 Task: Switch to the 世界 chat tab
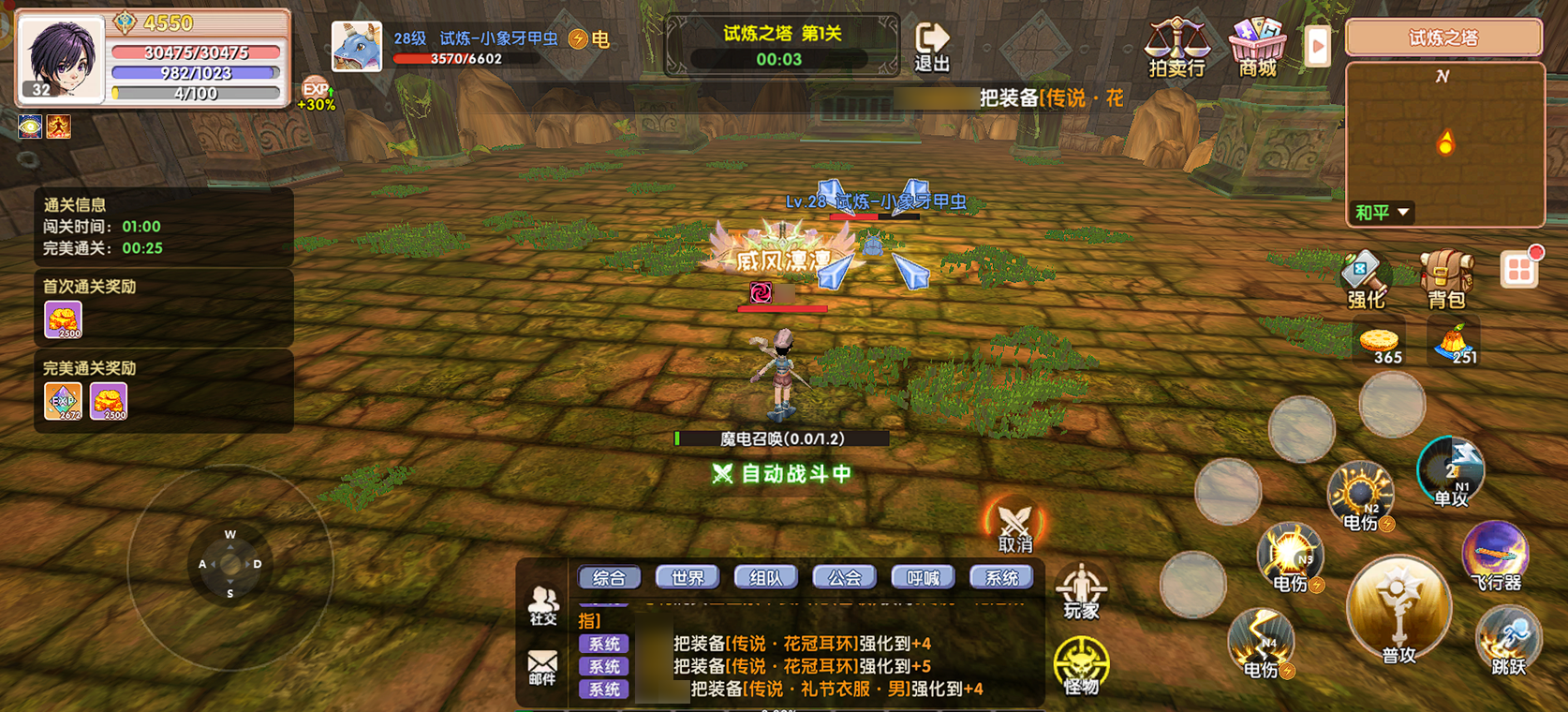click(x=687, y=578)
